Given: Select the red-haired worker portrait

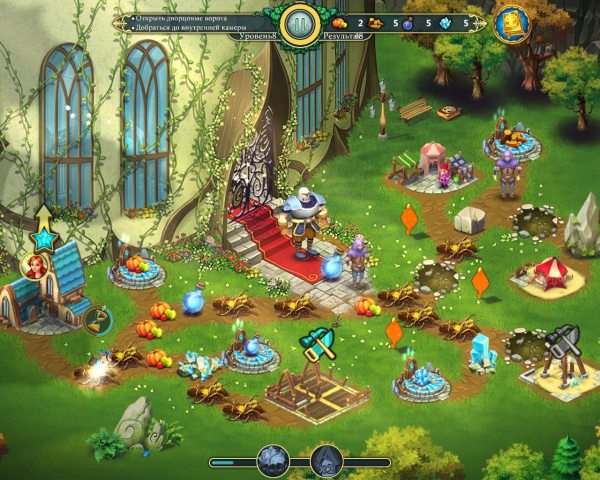Looking at the screenshot, I should [x=34, y=267].
